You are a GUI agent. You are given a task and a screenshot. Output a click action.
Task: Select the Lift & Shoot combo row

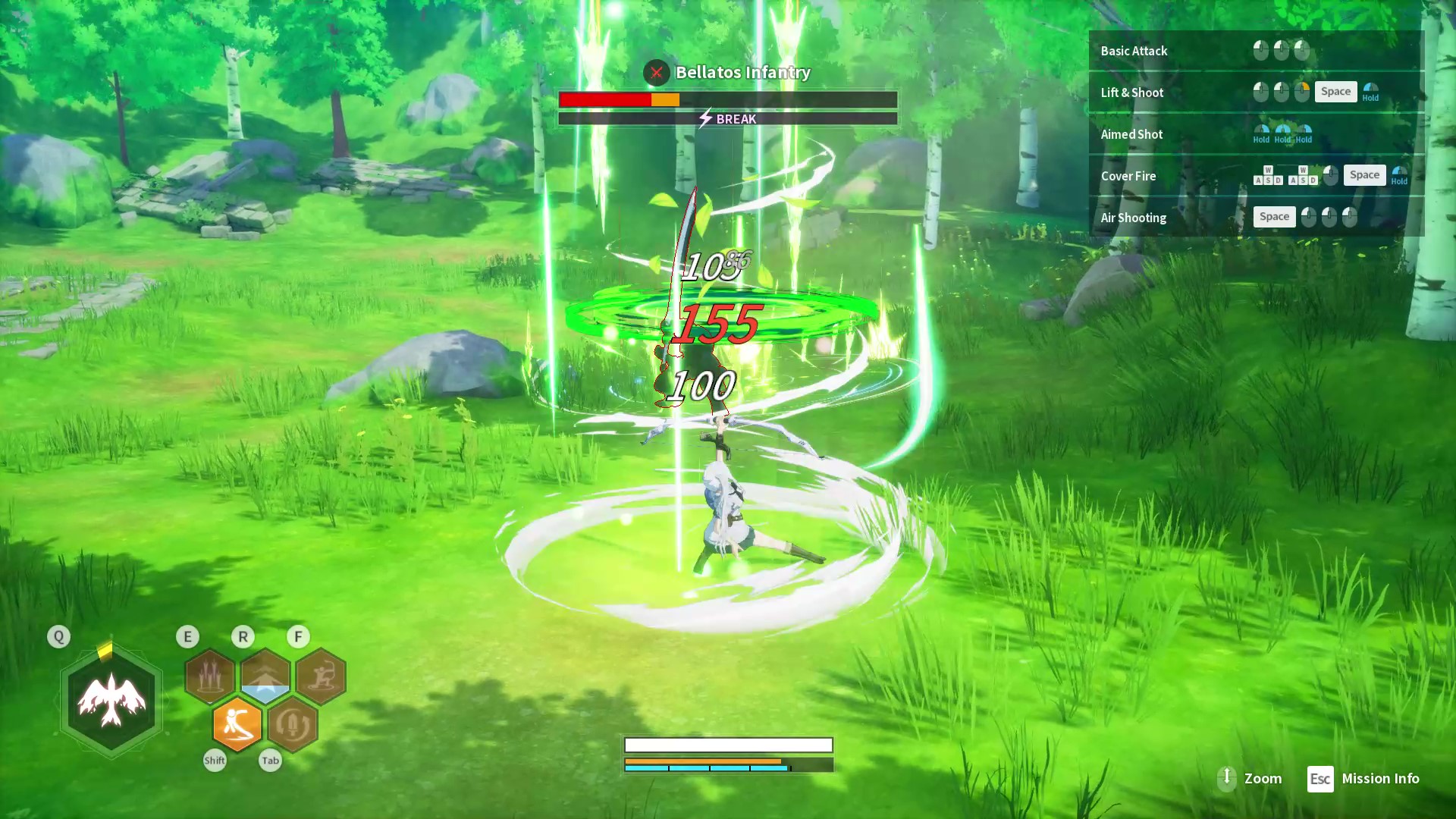point(1256,93)
